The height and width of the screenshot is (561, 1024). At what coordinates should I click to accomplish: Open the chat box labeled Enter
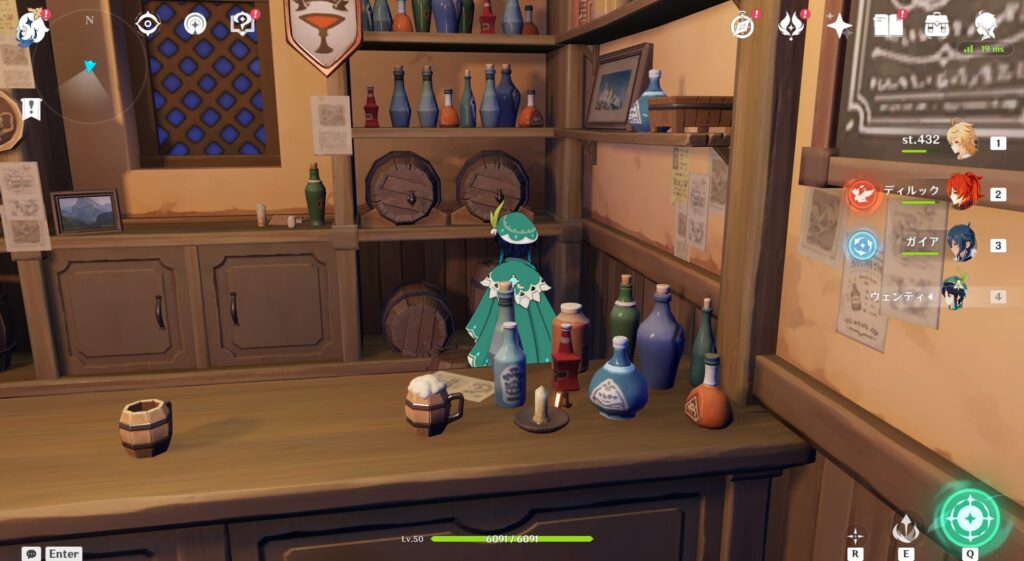click(52, 553)
